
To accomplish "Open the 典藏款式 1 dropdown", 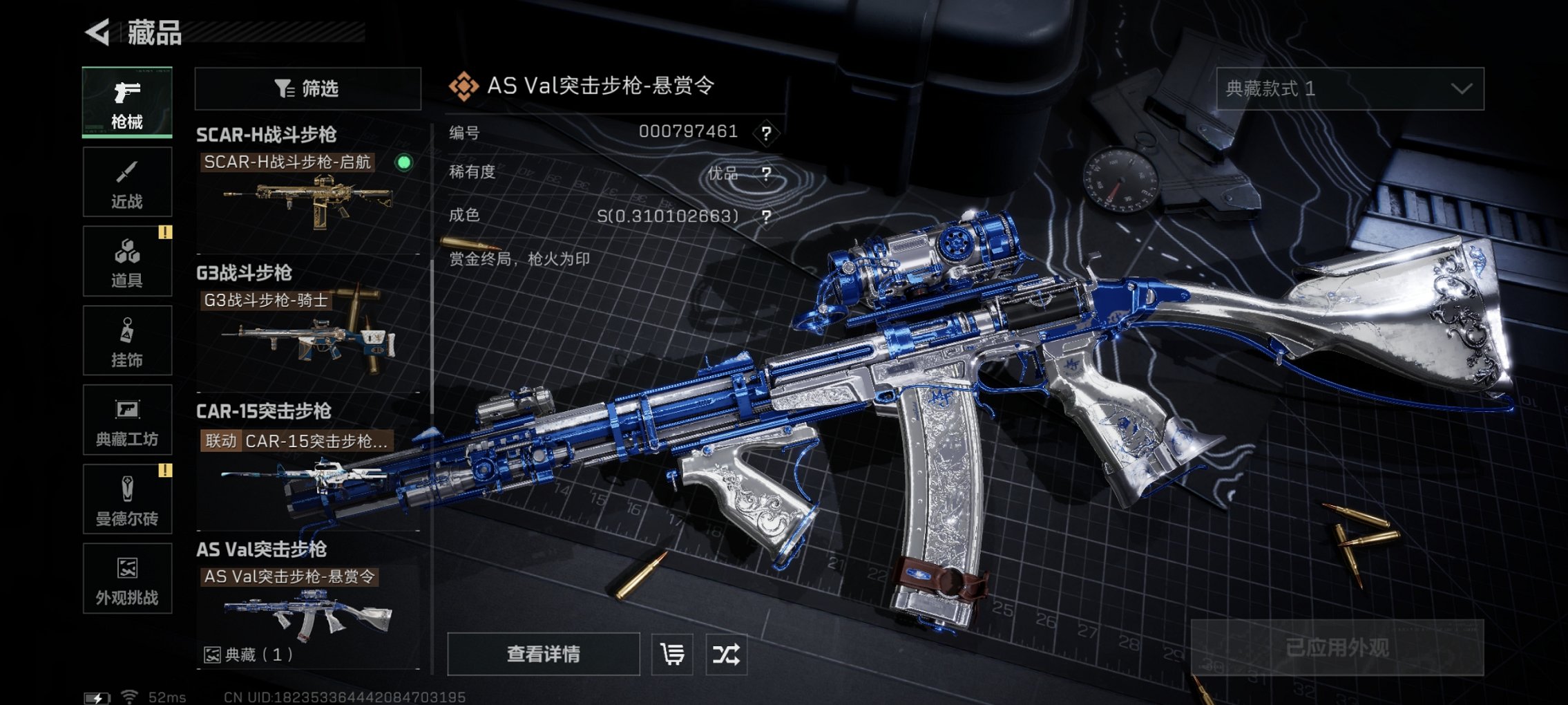I will click(1350, 89).
